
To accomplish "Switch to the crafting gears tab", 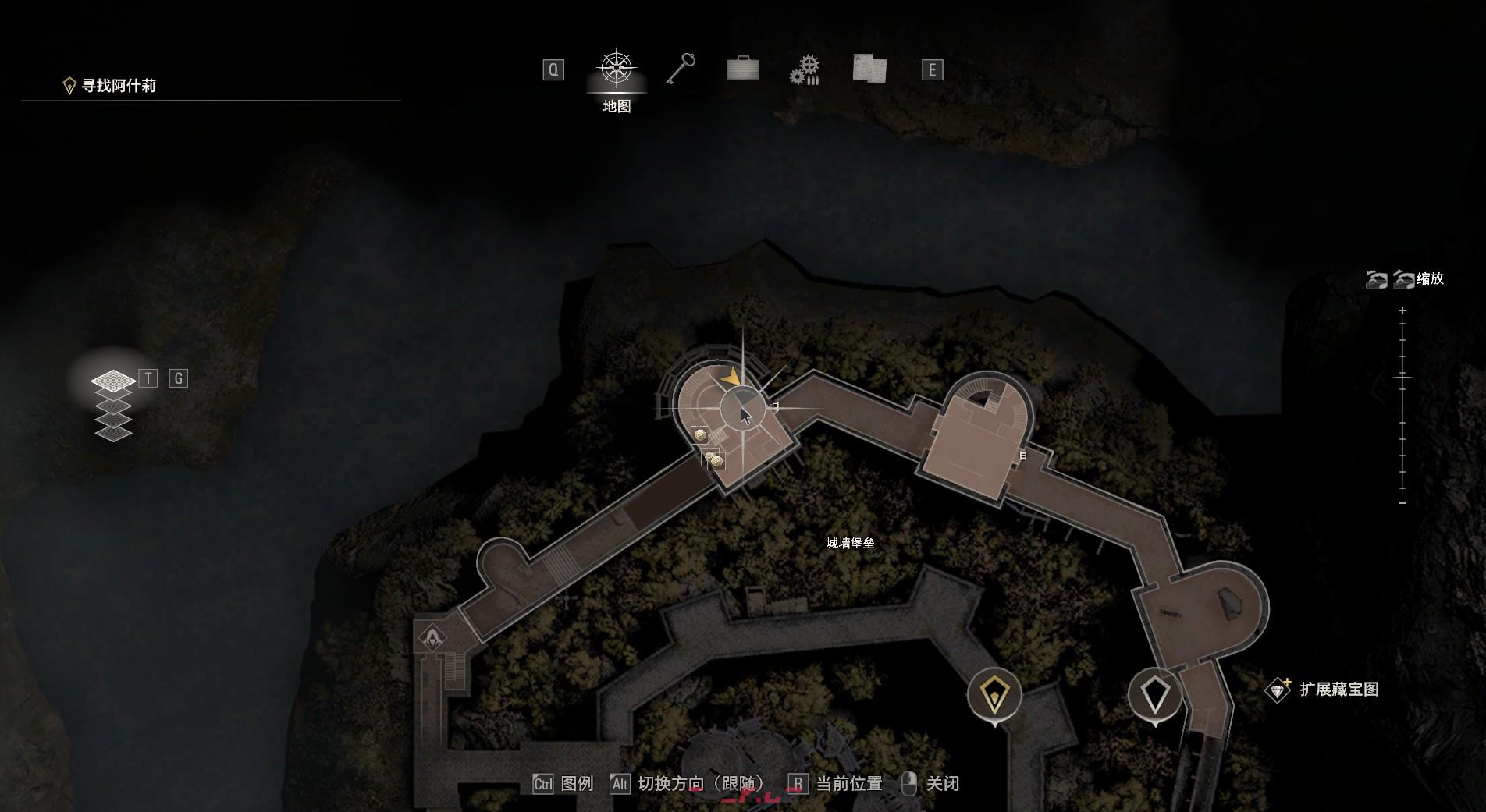I will [805, 70].
